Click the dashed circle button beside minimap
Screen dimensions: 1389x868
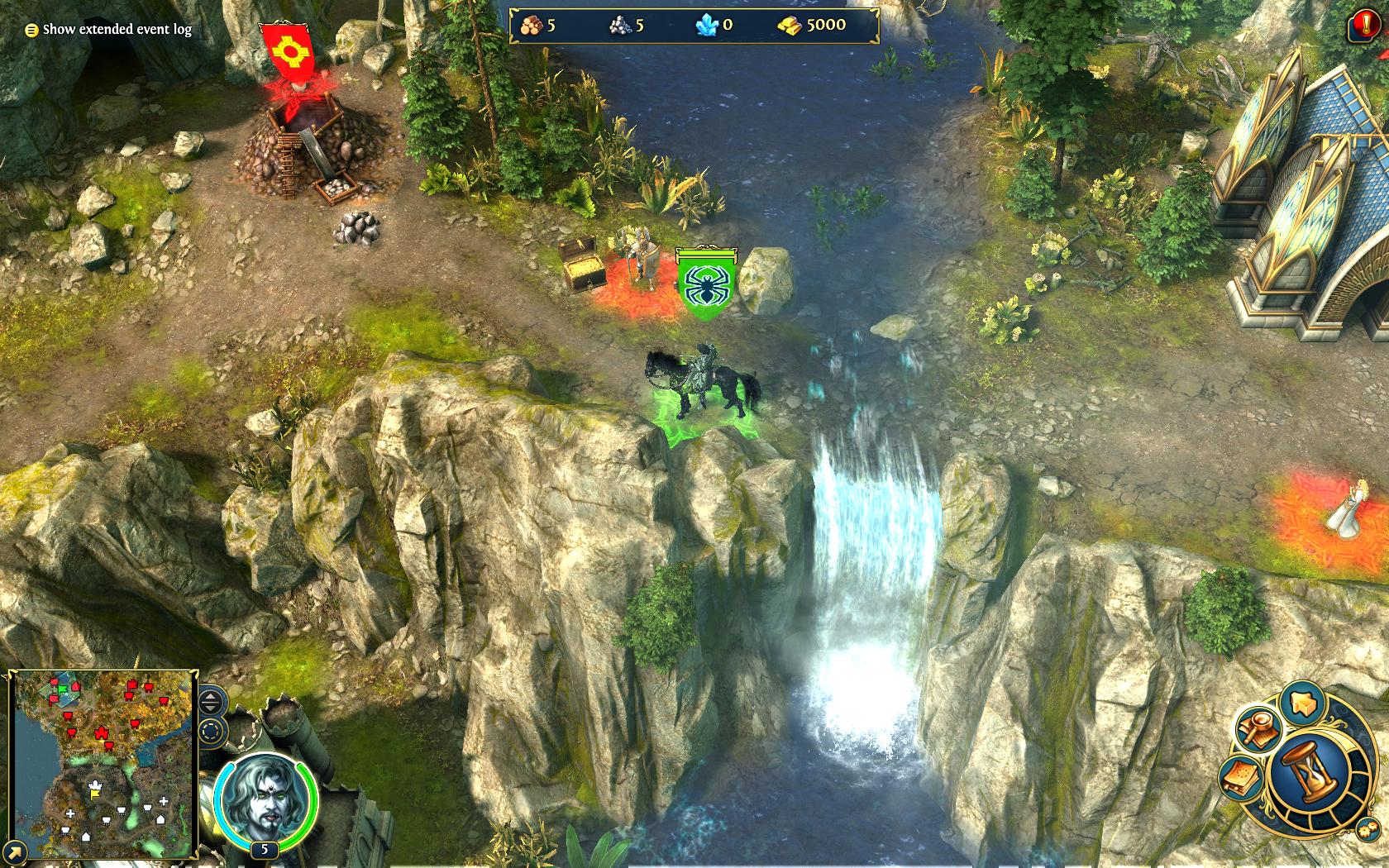212,732
